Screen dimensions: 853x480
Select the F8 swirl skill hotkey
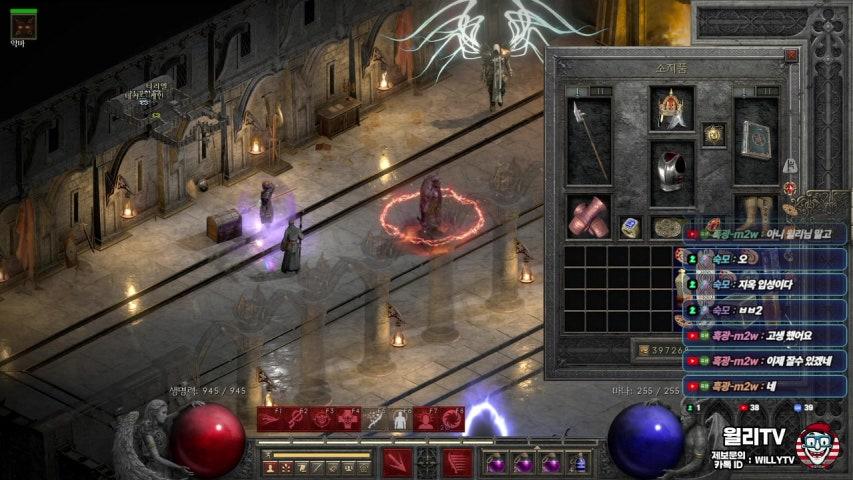click(x=452, y=419)
